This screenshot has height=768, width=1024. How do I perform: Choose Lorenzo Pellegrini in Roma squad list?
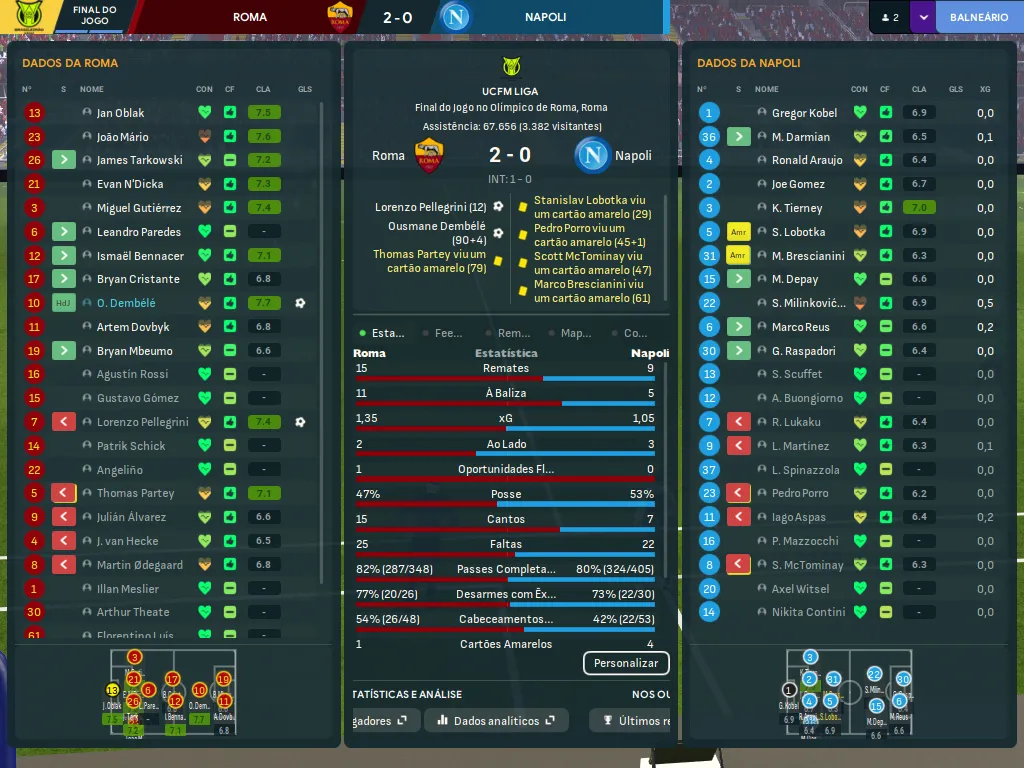(142, 422)
